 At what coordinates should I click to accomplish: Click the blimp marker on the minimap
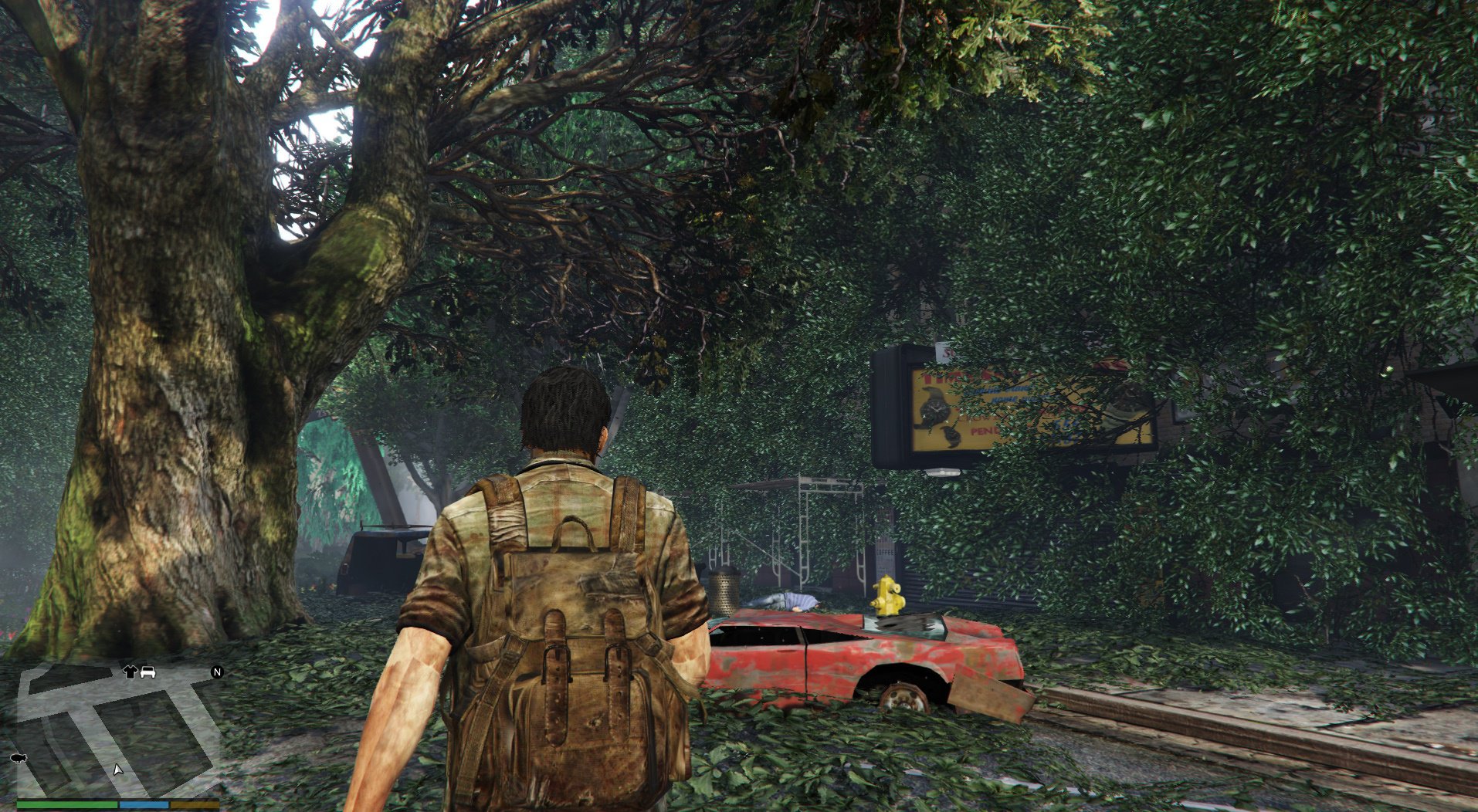pyautogui.click(x=19, y=758)
